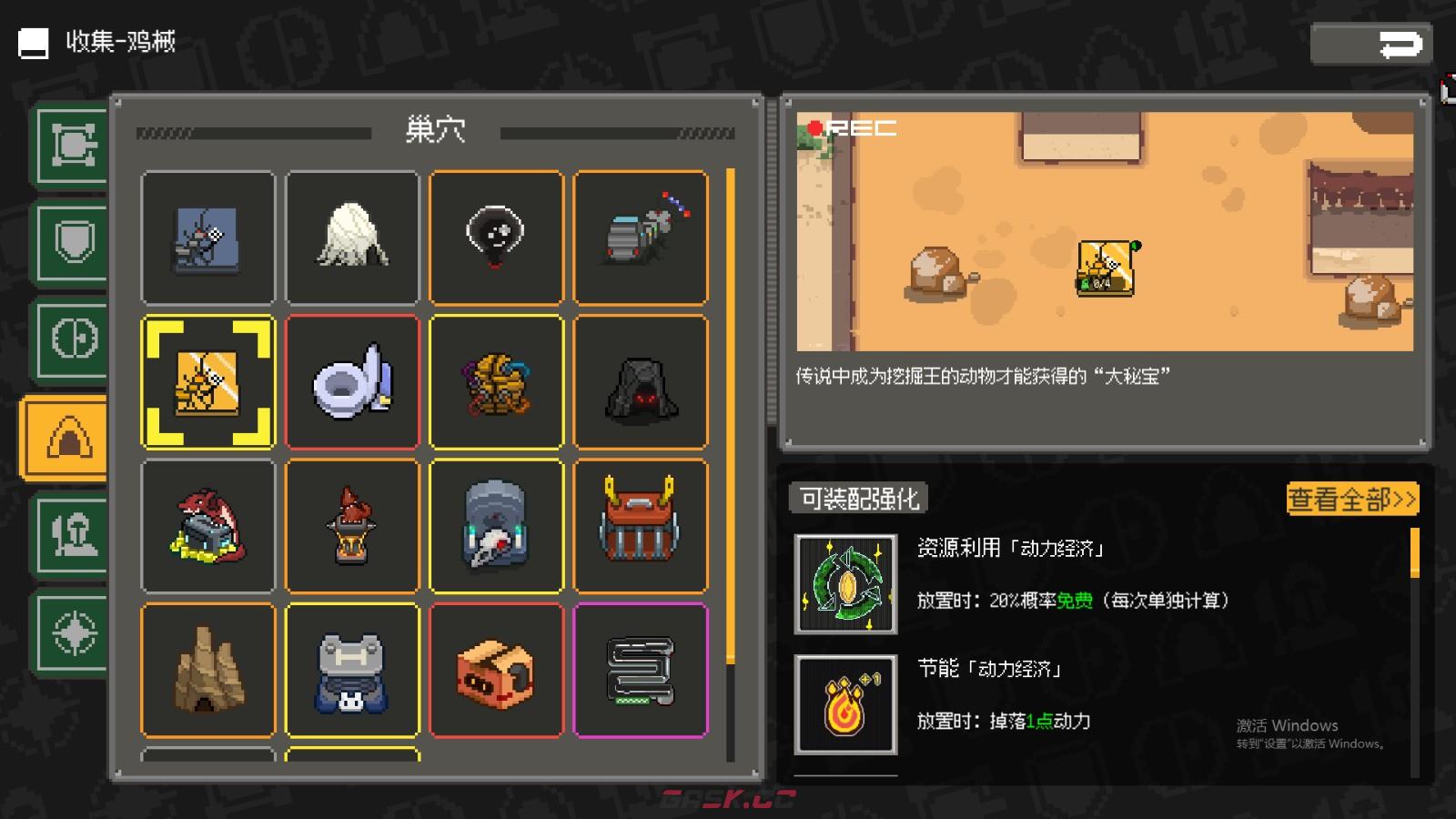Click the orange backpack collectible
The image size is (1456, 819).
pos(640,525)
